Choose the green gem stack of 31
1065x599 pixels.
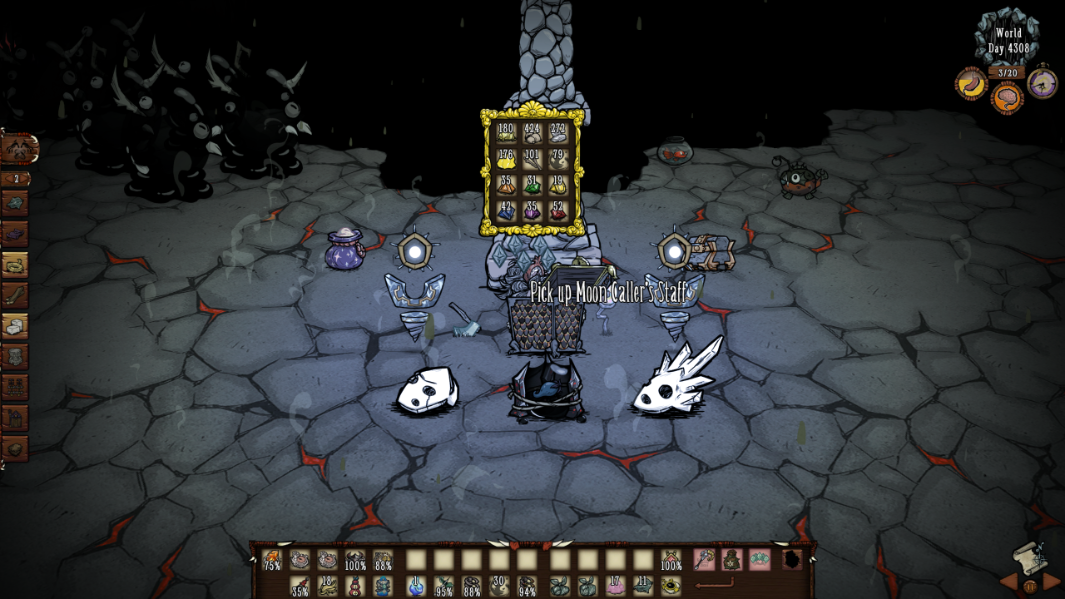(532, 186)
